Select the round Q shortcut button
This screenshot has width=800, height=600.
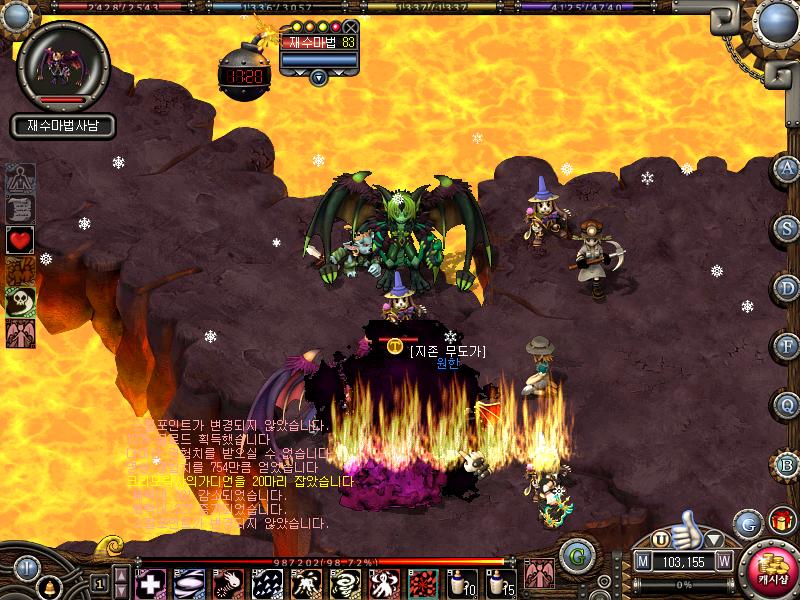pyautogui.click(x=787, y=405)
